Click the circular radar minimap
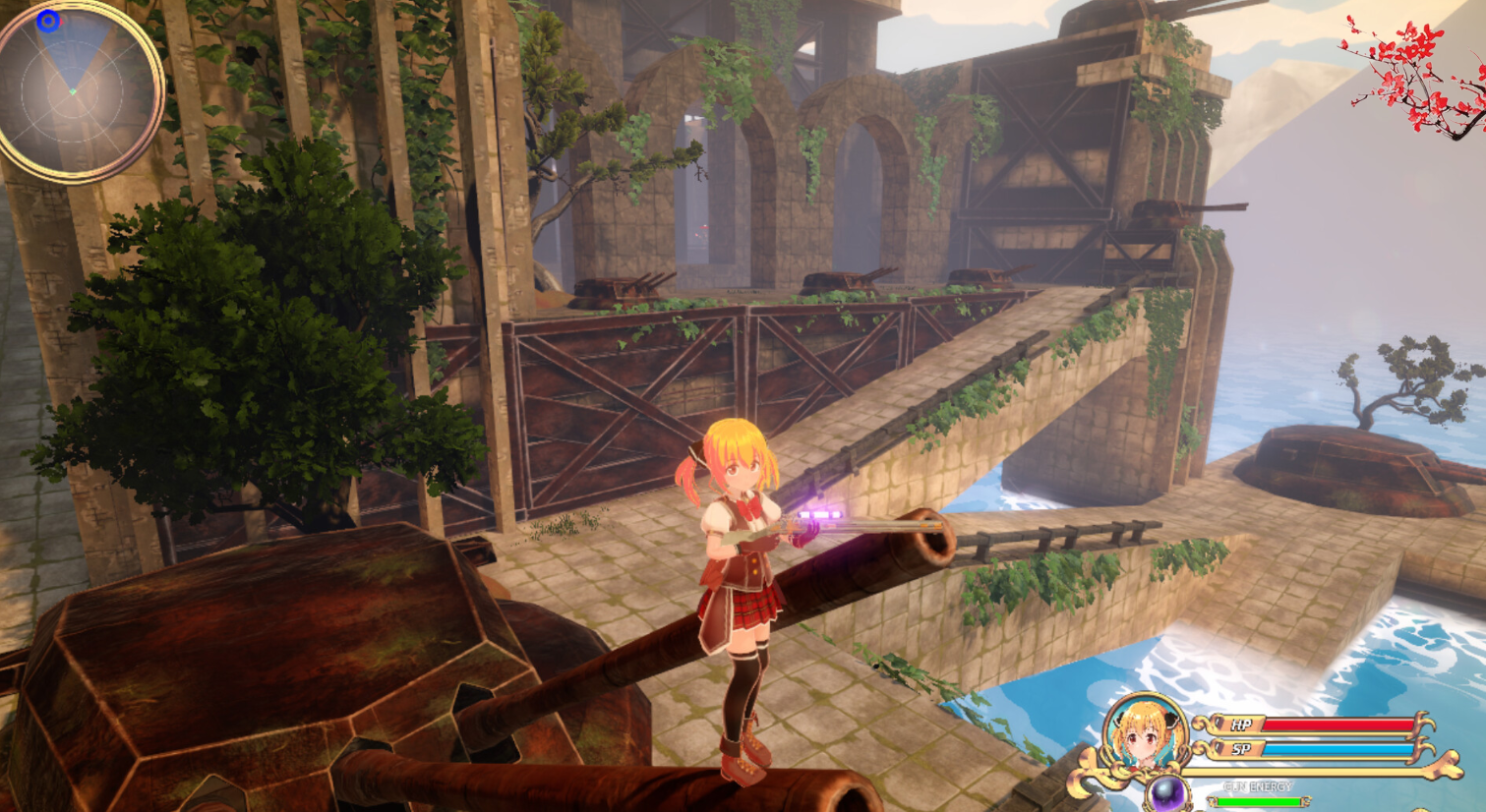The height and width of the screenshot is (812, 1486). (x=79, y=90)
